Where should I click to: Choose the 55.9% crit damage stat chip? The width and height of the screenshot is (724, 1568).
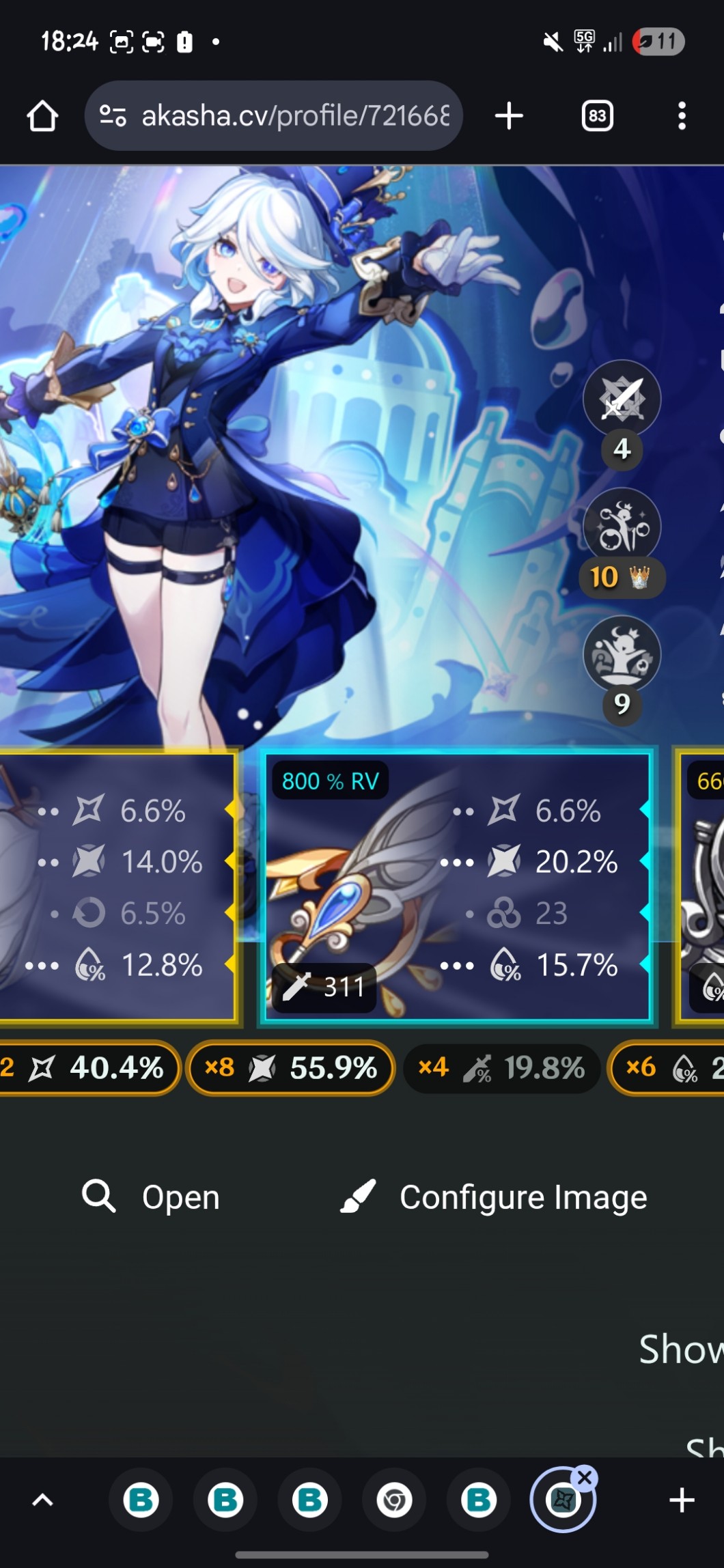tap(291, 1067)
